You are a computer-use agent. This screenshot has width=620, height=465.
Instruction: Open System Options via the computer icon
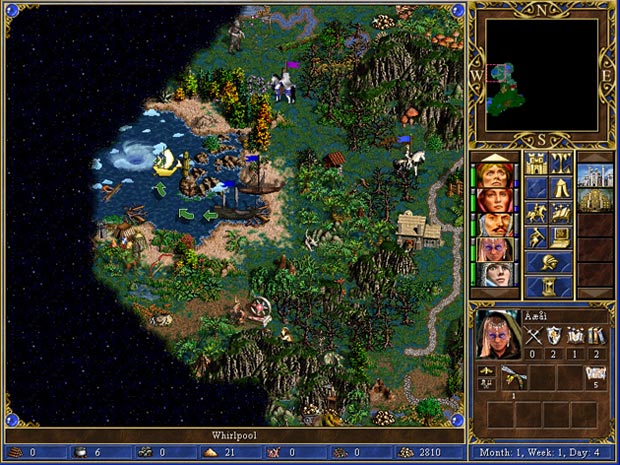[560, 238]
